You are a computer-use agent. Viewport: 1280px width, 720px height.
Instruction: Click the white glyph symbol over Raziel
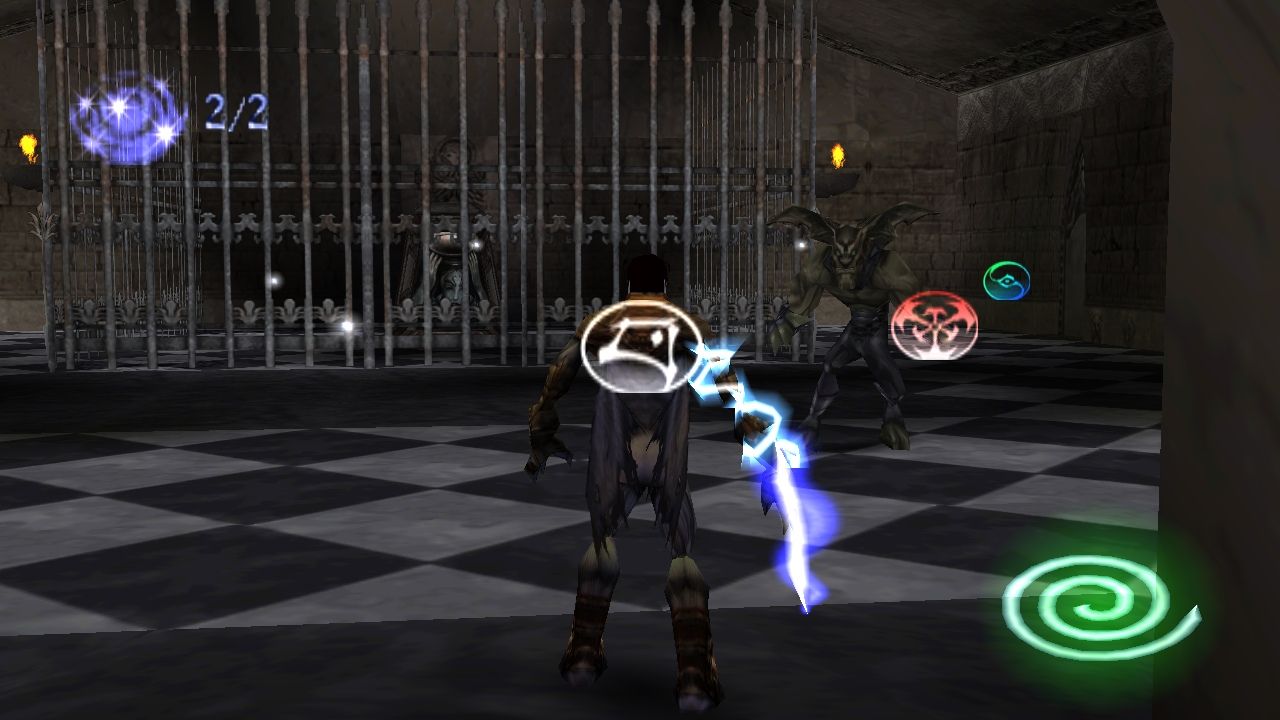(x=638, y=348)
